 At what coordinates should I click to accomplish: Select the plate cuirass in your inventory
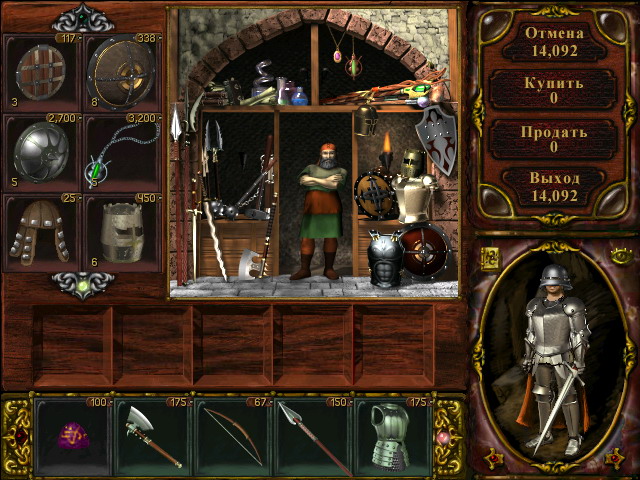tap(393, 436)
